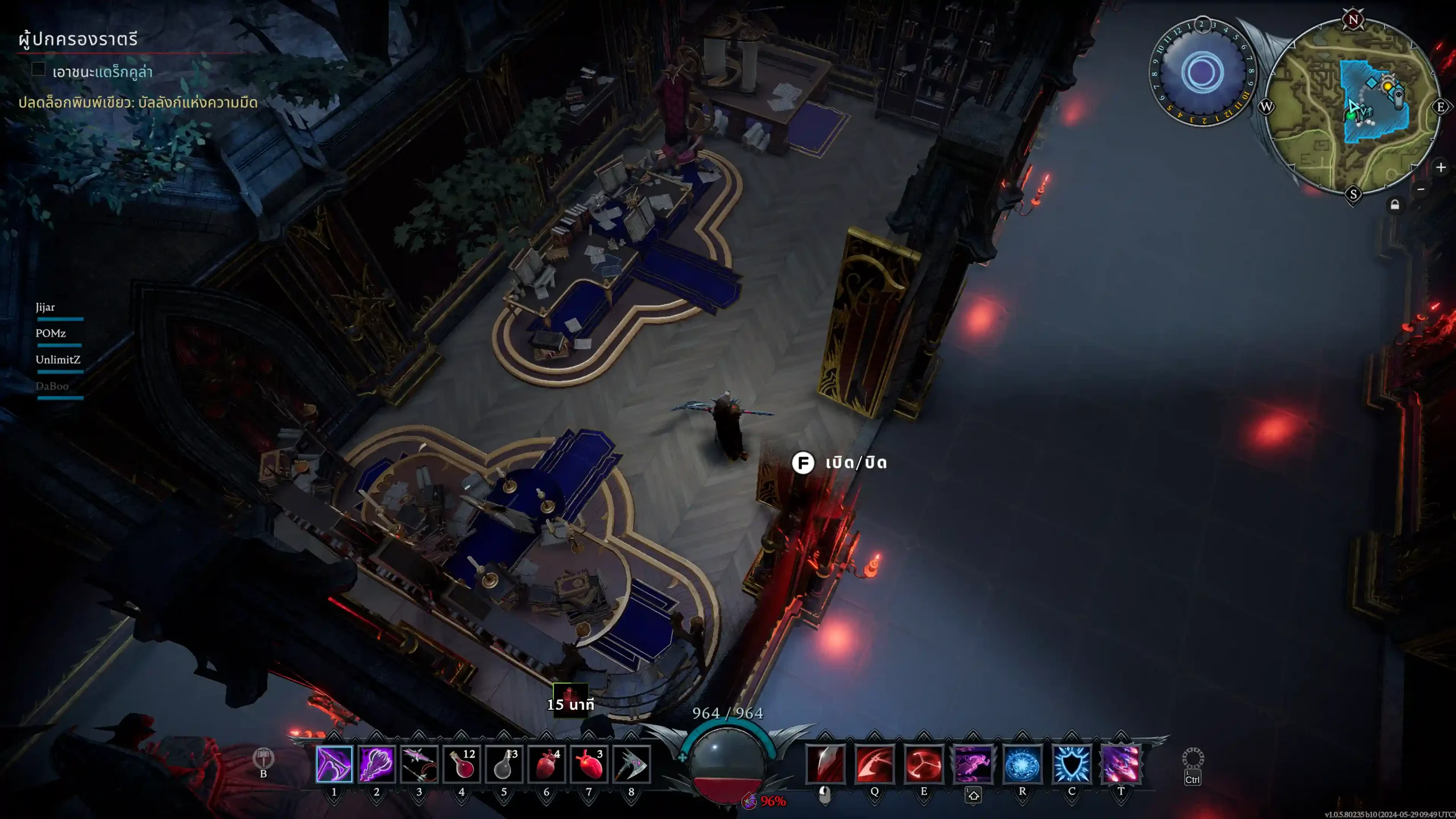Equip the grey axe in slot 8
The width and height of the screenshot is (1456, 819).
(631, 764)
